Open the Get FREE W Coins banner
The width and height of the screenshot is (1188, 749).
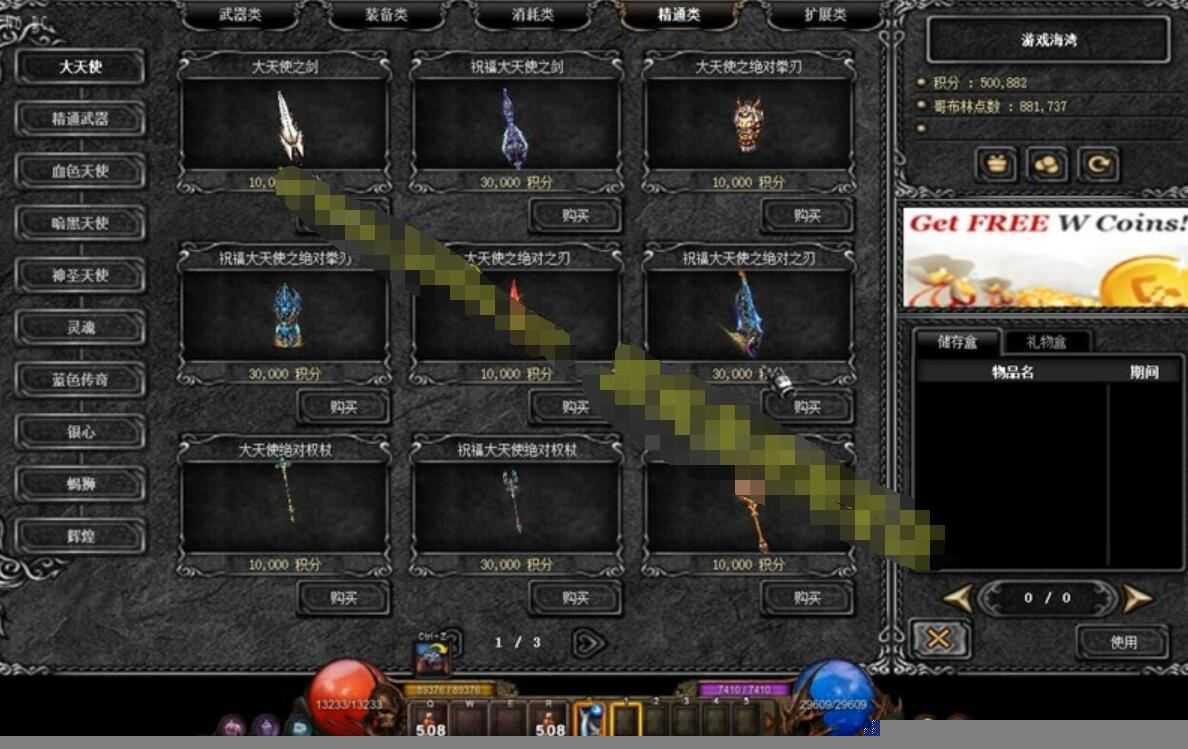(1045, 257)
